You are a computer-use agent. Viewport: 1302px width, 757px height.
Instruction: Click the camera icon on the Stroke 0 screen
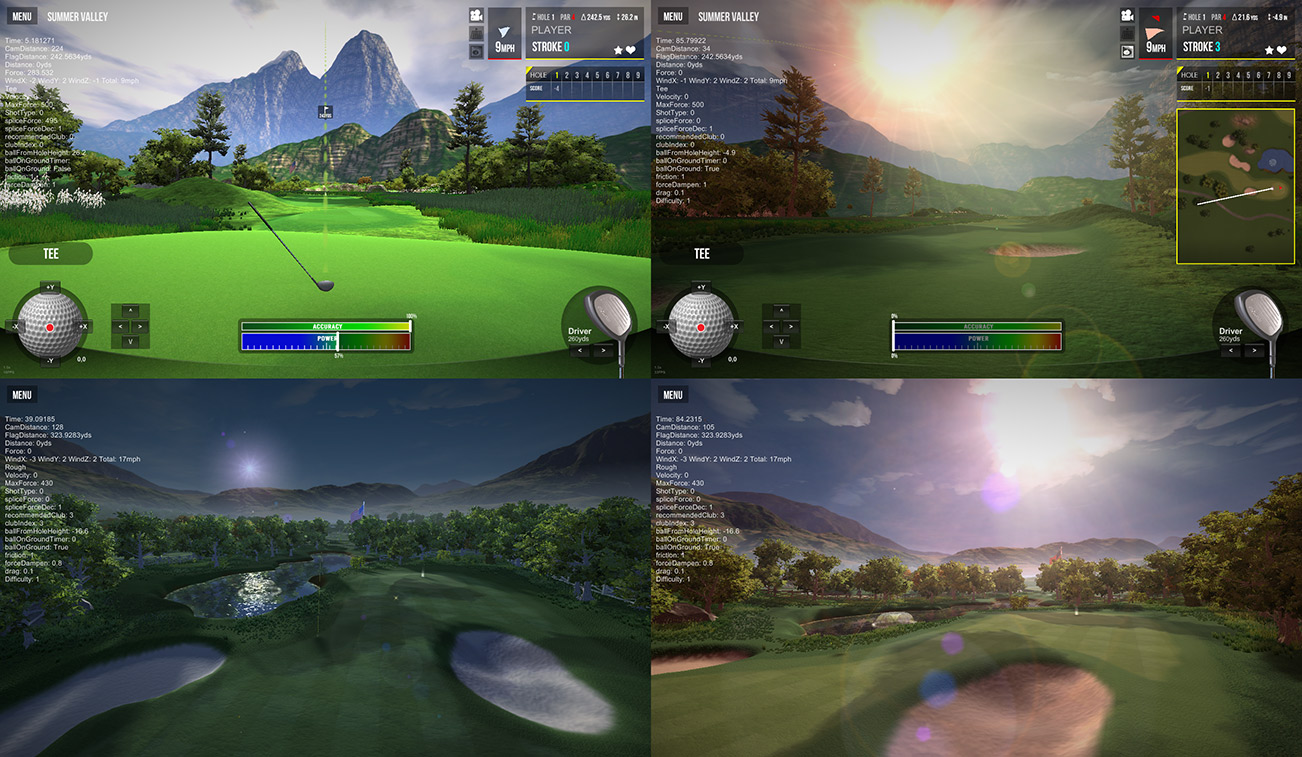476,15
